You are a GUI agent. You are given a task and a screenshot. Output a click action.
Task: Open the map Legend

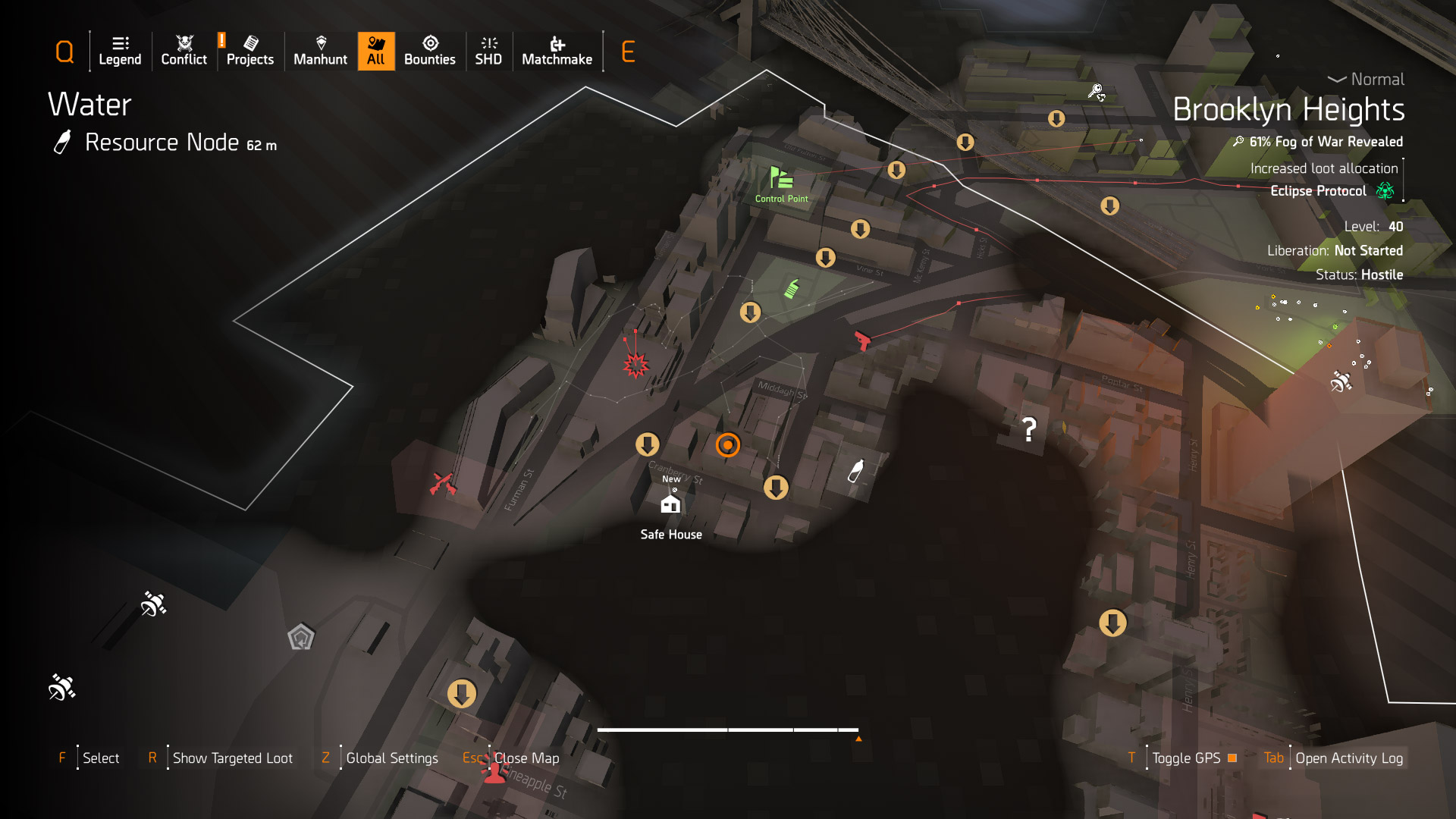pyautogui.click(x=120, y=51)
